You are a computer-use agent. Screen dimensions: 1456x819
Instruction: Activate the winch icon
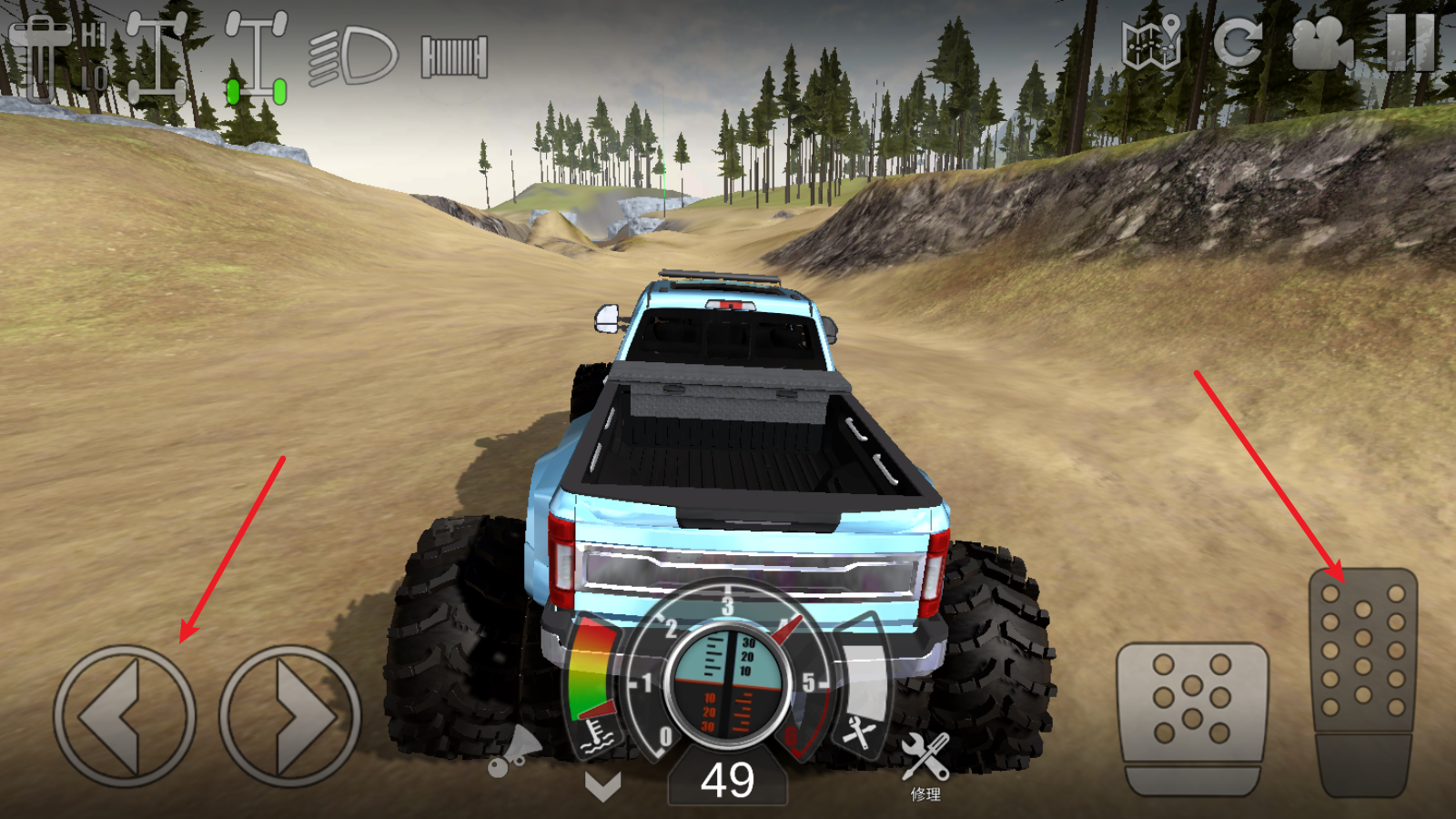(x=454, y=56)
